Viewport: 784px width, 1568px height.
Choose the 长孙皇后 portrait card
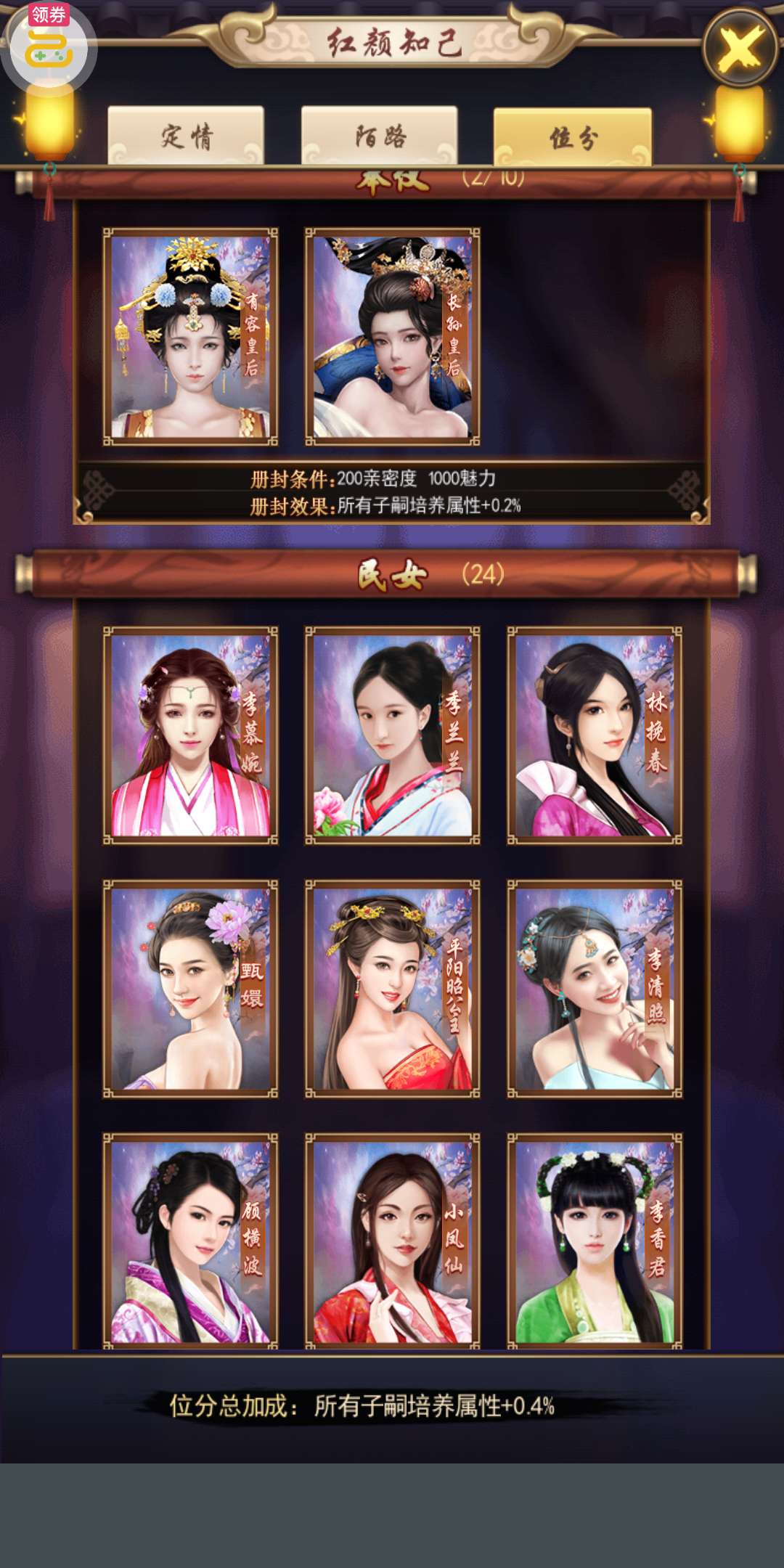[x=392, y=336]
